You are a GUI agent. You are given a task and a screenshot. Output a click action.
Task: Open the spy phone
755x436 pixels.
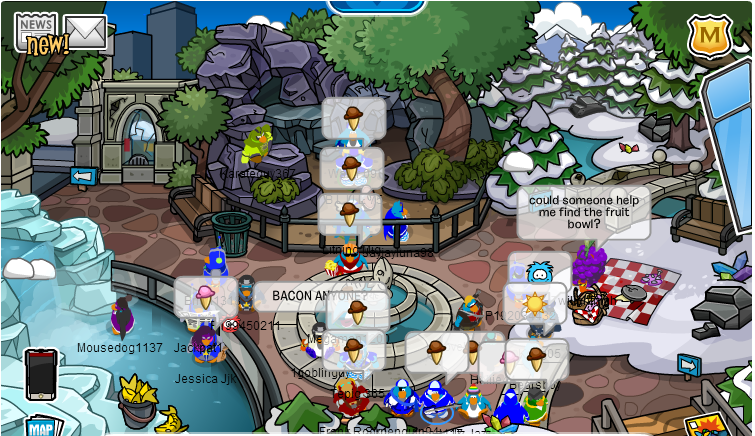click(x=41, y=373)
